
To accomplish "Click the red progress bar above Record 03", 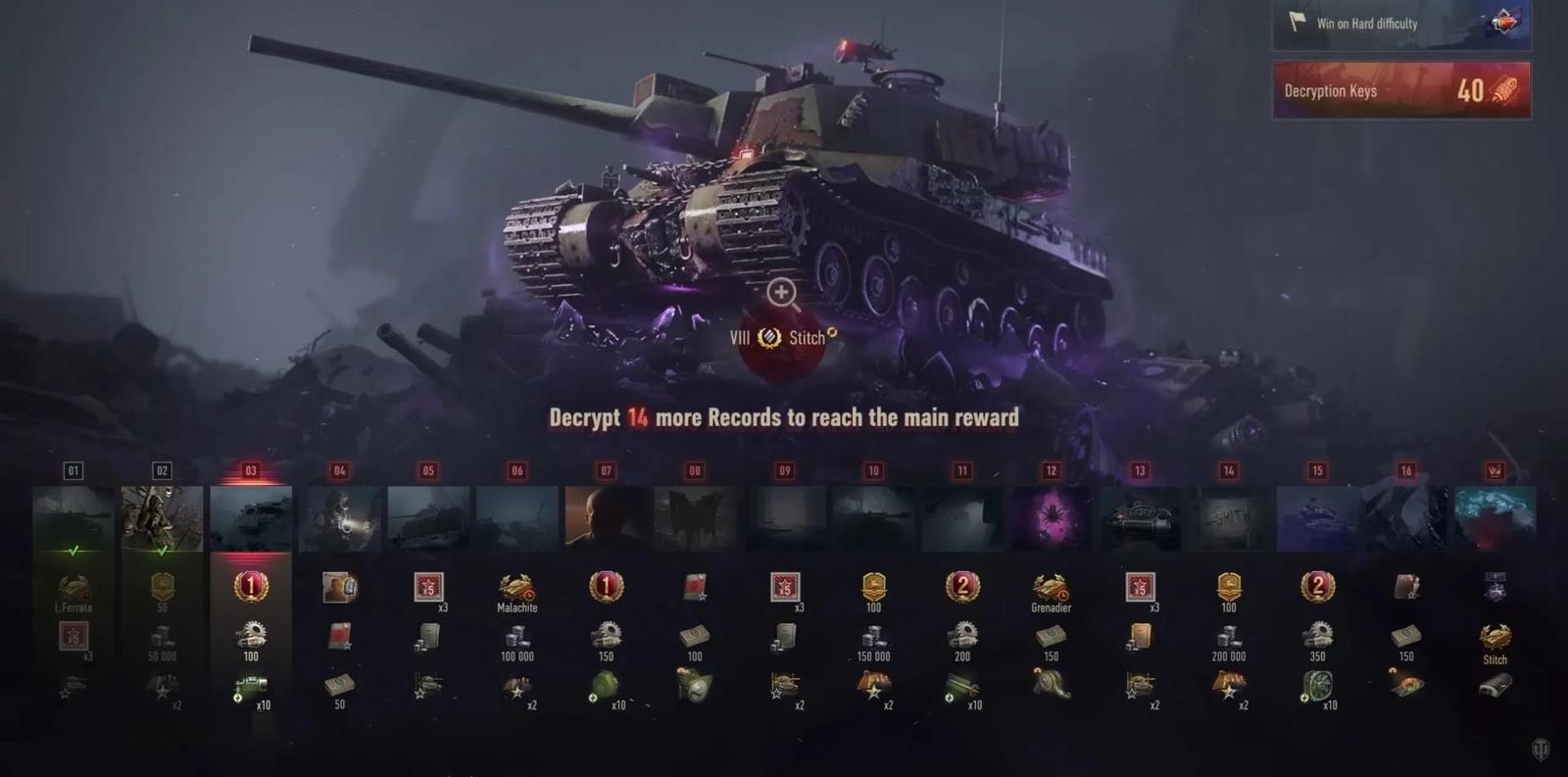I will (252, 482).
